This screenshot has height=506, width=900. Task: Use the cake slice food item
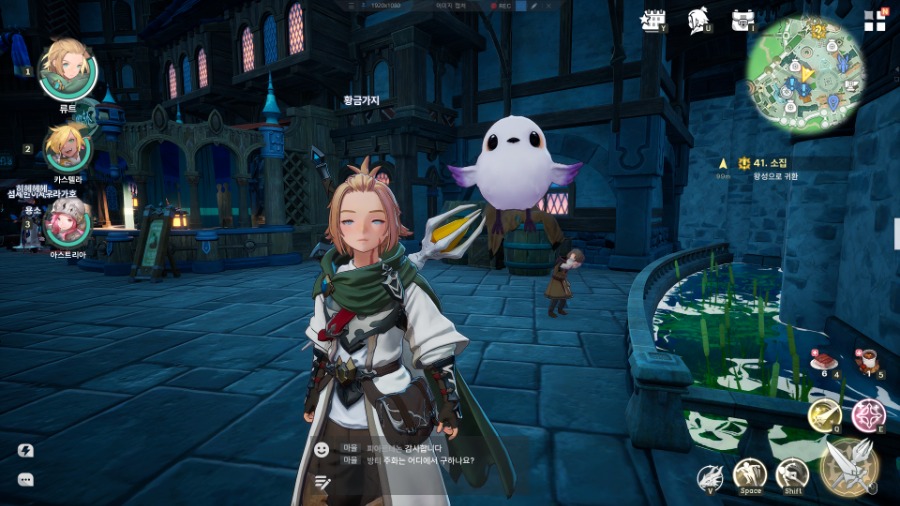tap(823, 360)
